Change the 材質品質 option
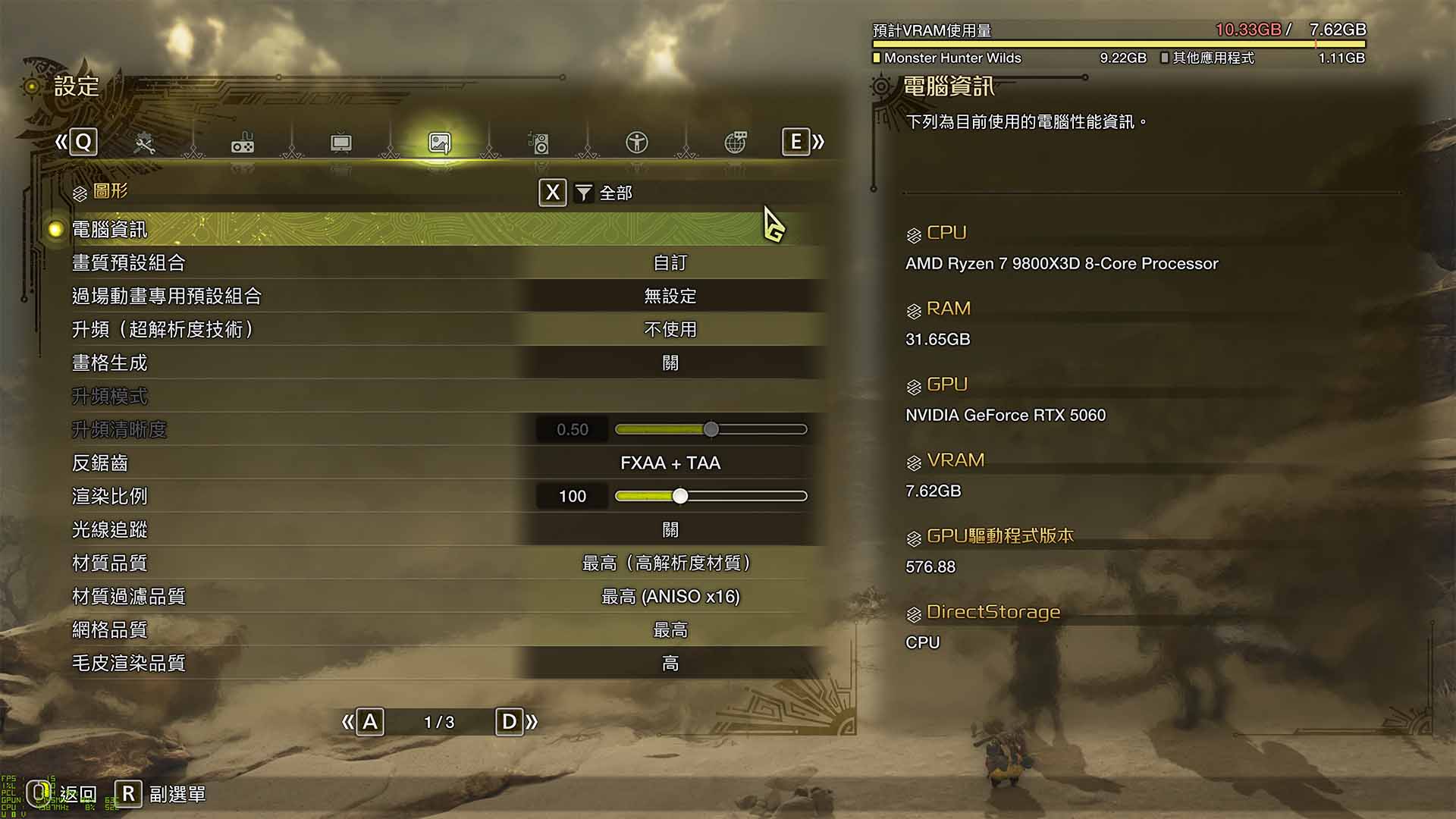 pos(670,563)
